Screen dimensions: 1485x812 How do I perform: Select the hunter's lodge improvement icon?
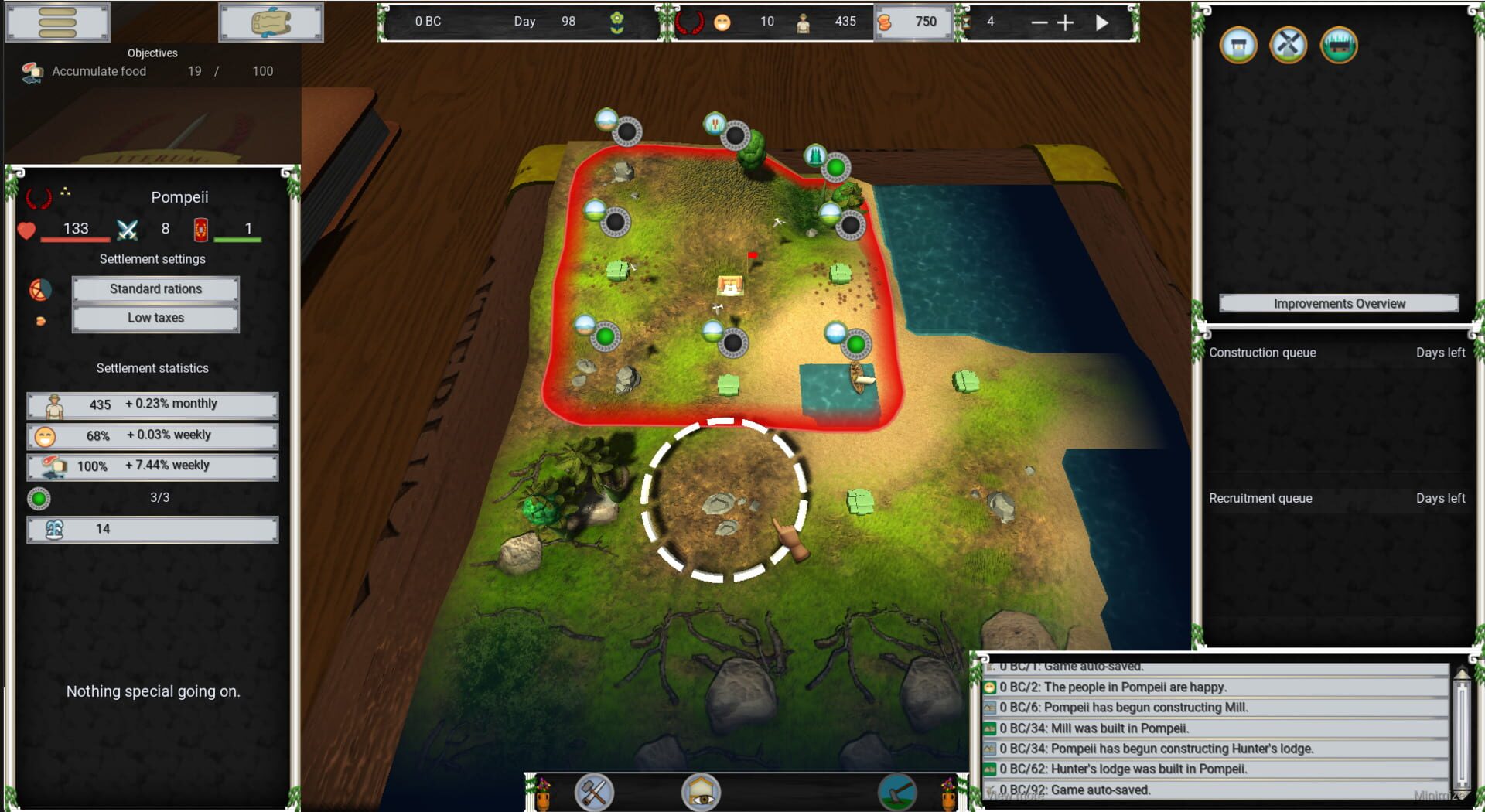[x=1338, y=46]
